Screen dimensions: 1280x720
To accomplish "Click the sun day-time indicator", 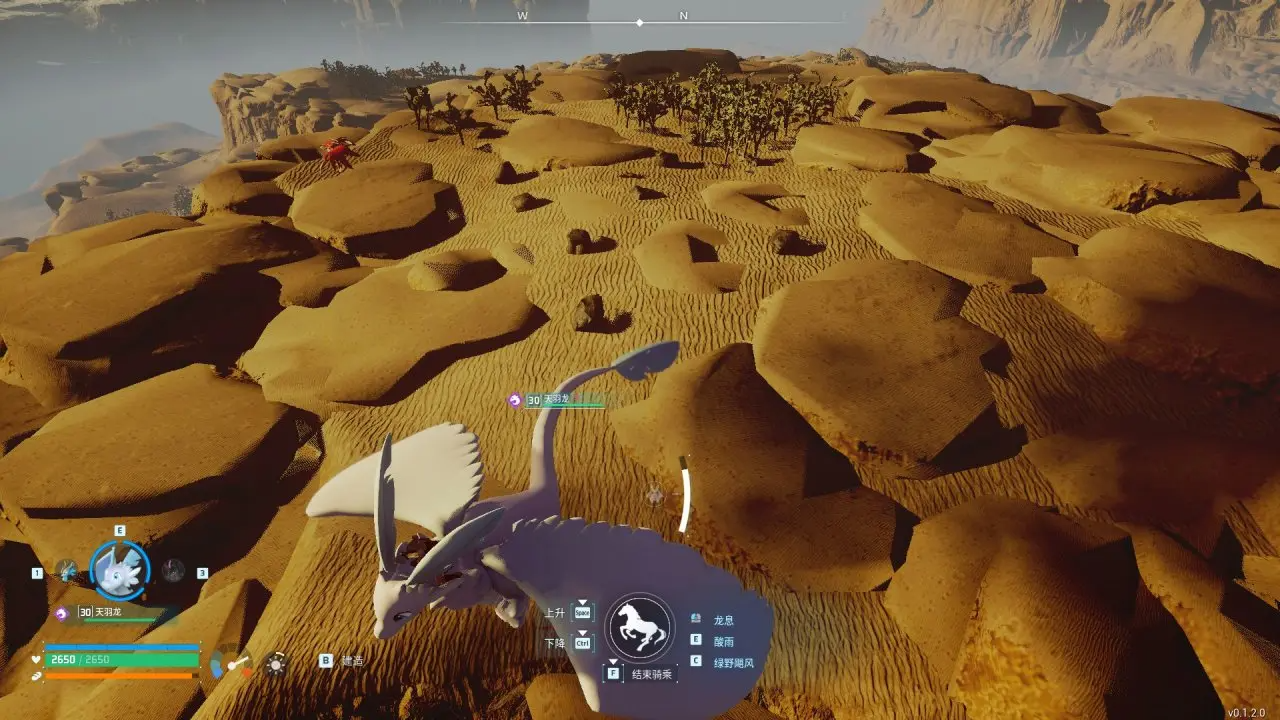I will point(276,663).
